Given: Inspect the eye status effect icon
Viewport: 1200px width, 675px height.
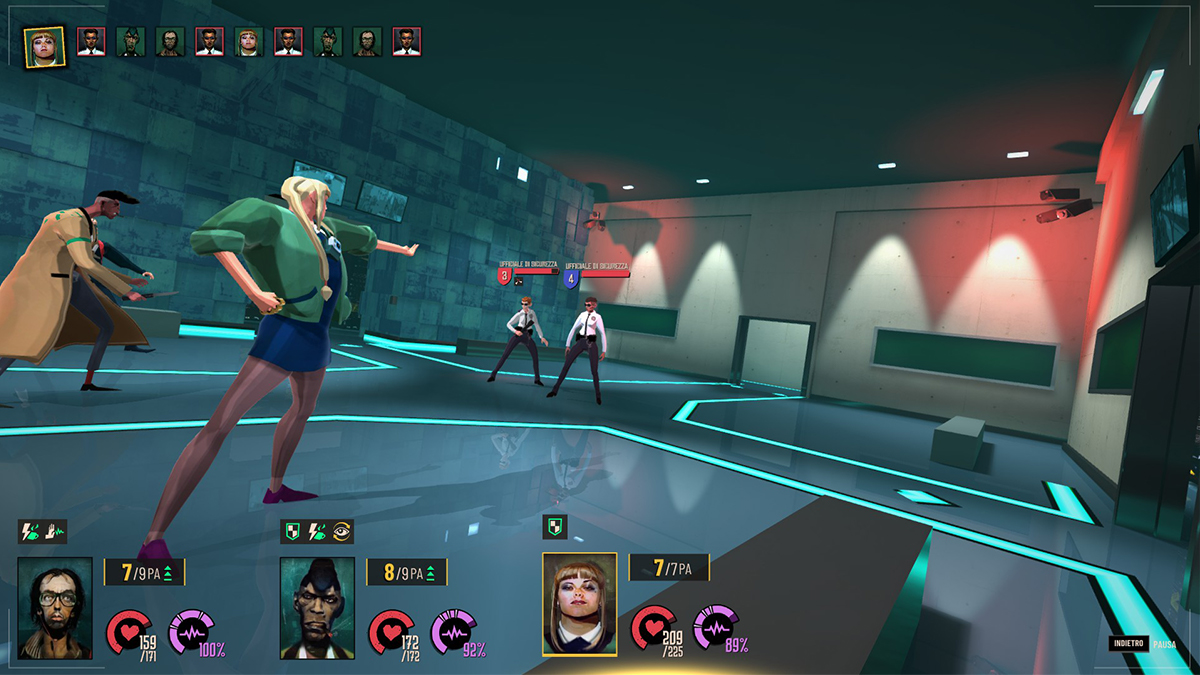Looking at the screenshot, I should tap(343, 532).
